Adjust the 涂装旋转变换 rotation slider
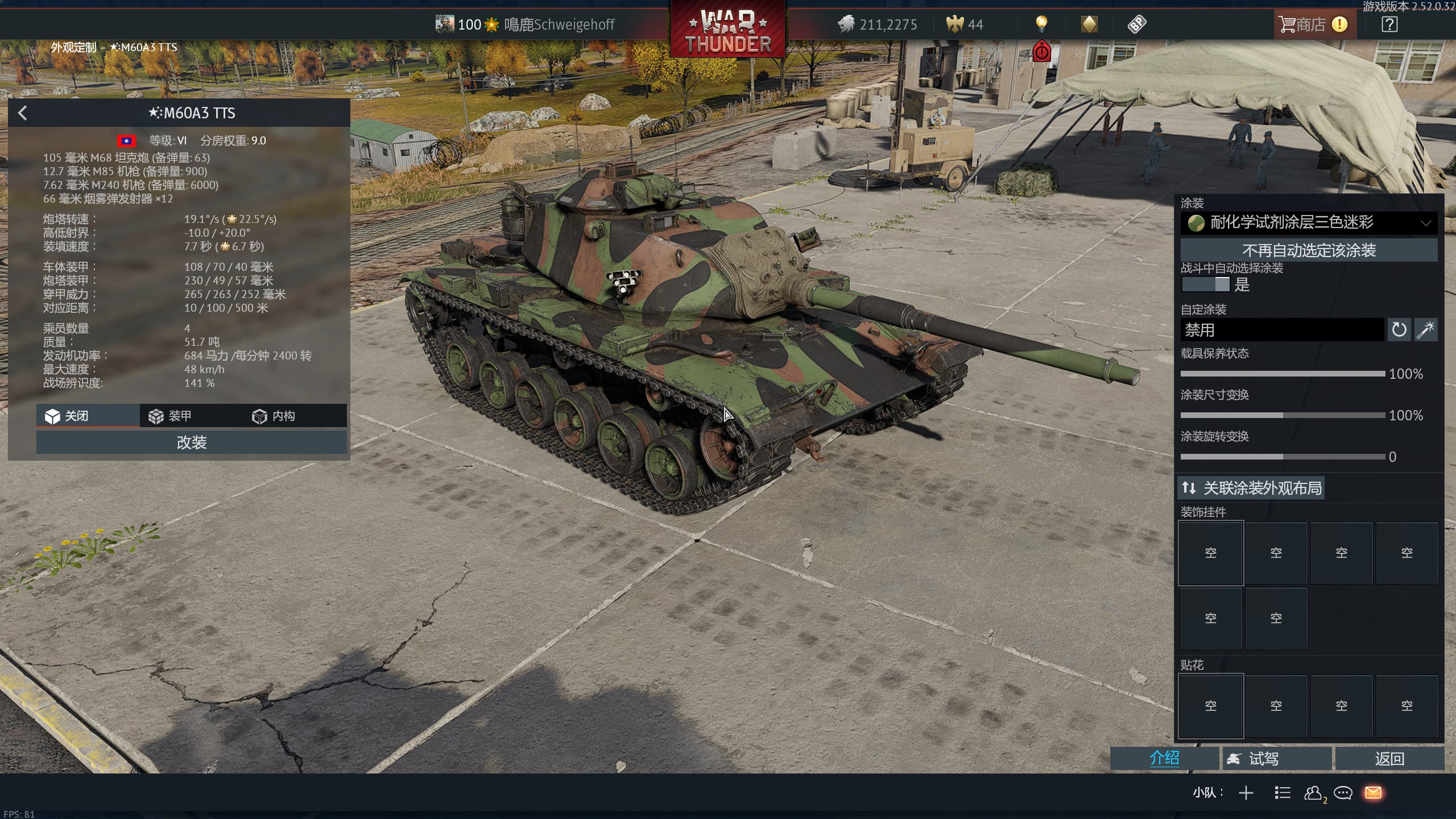1456x819 pixels. [1283, 457]
